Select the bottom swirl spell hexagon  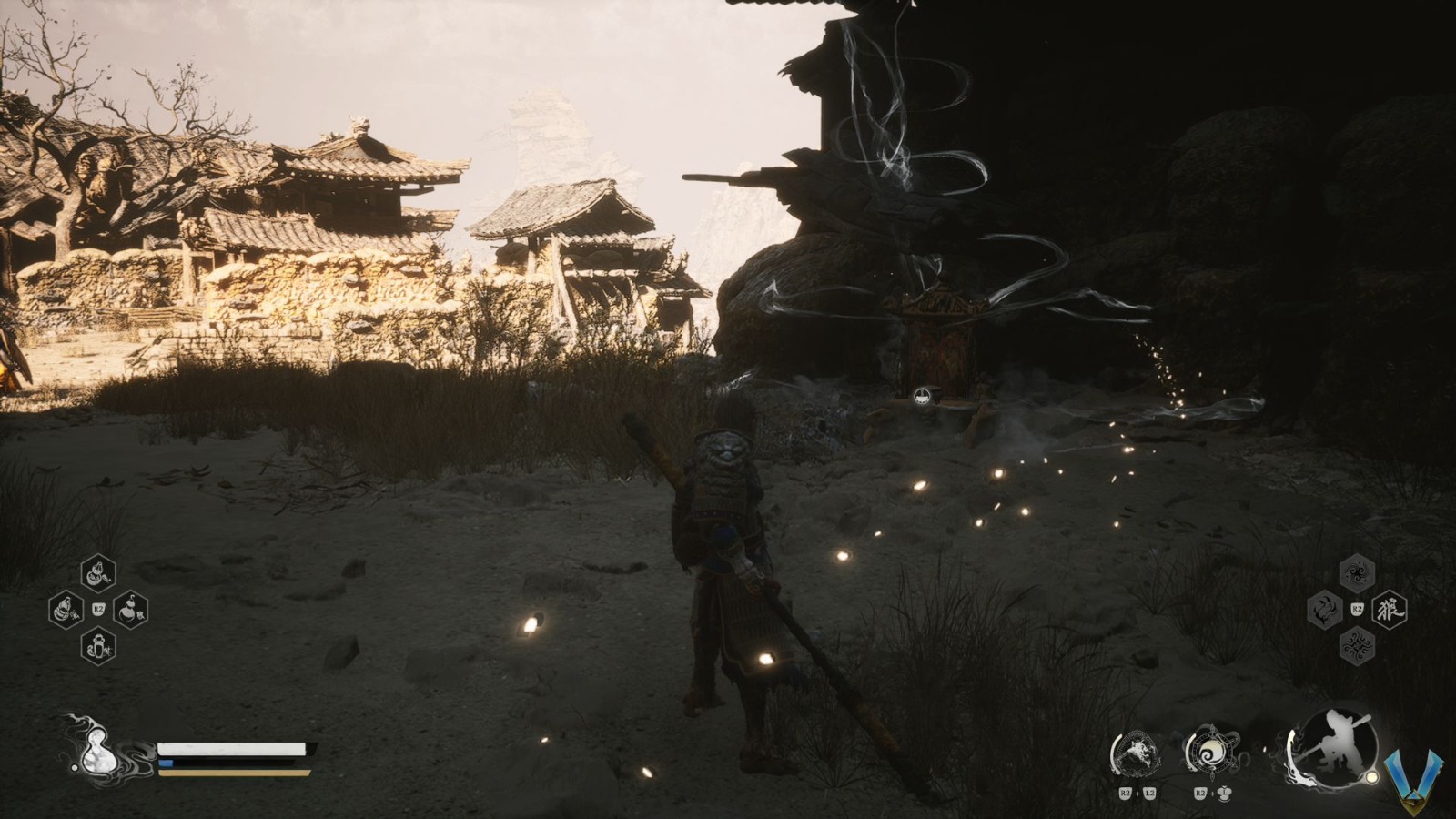coord(1355,646)
